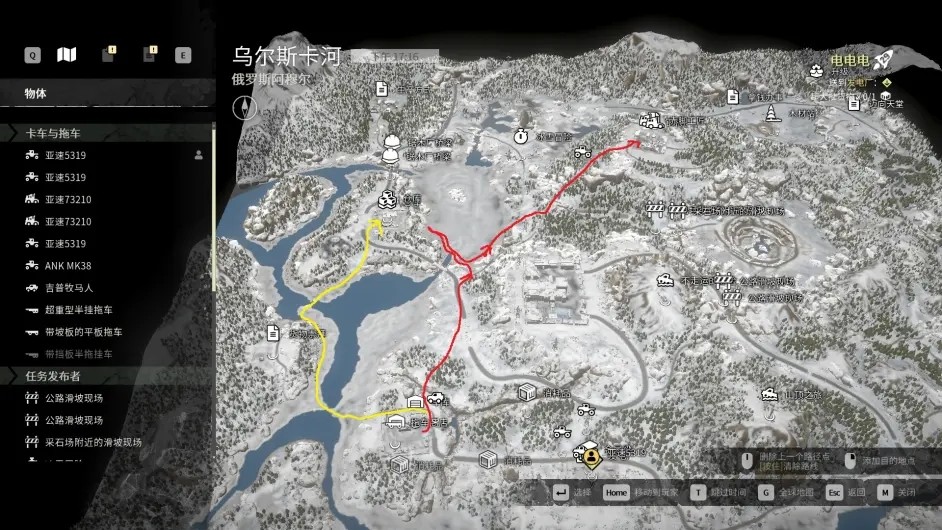942x530 pixels.
Task: Collapse the 卡车与拖车 category header
Action: click(53, 133)
